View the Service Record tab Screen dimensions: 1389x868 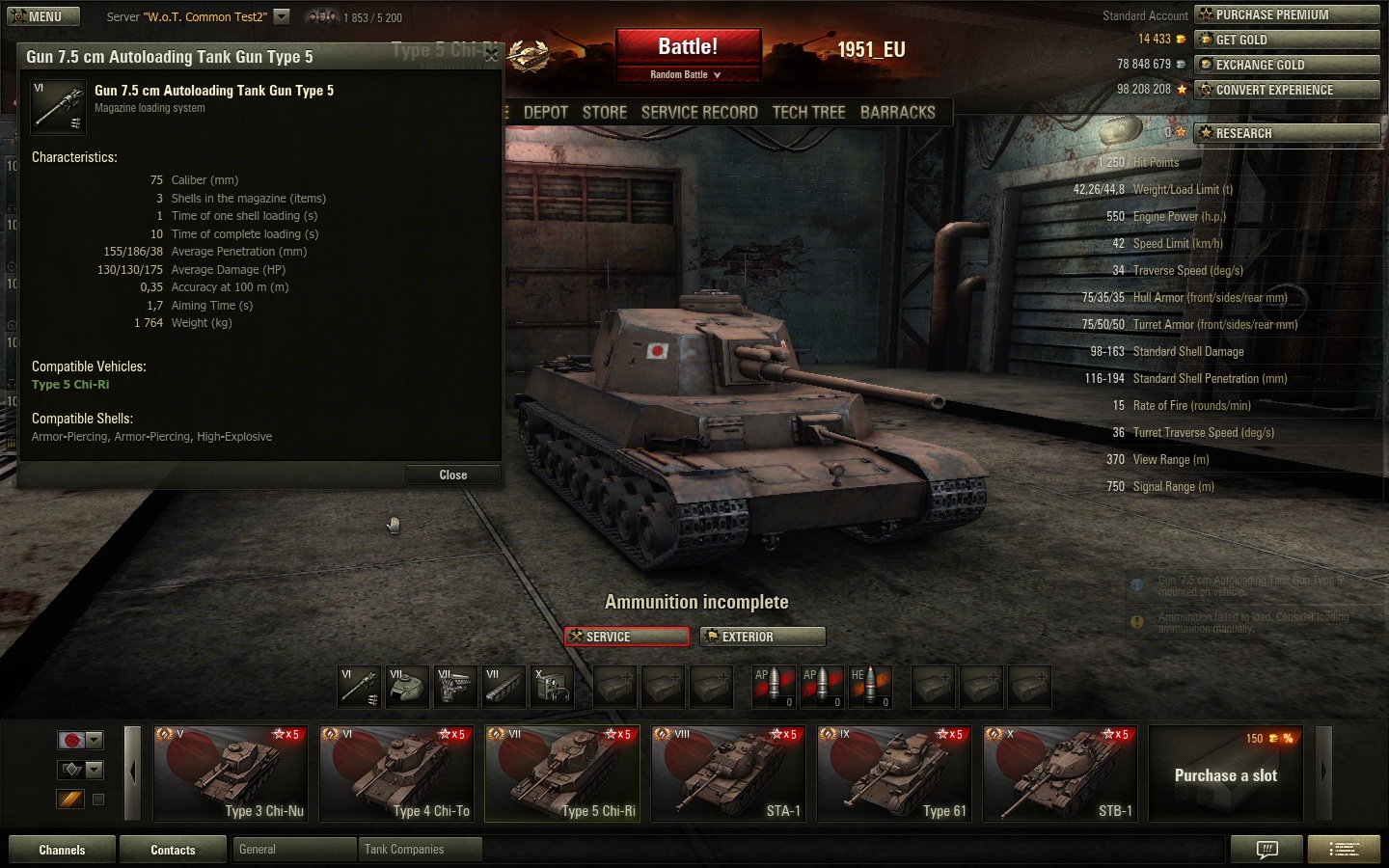(x=699, y=112)
